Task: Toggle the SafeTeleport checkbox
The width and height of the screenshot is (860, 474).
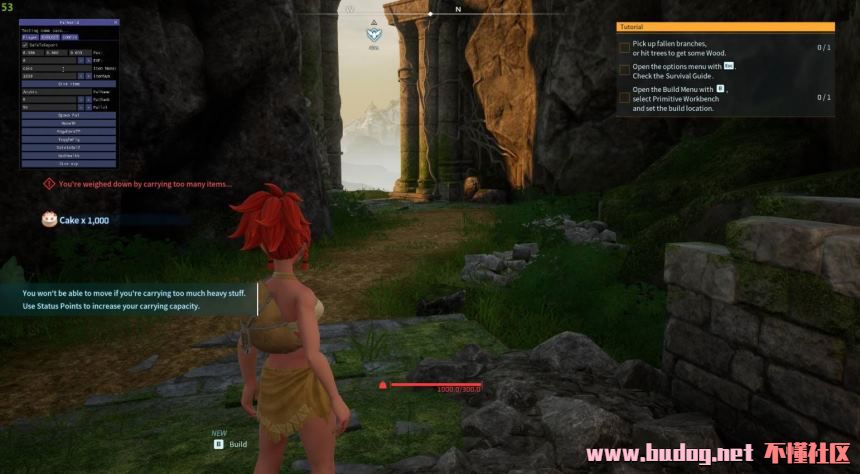Action: (x=25, y=45)
